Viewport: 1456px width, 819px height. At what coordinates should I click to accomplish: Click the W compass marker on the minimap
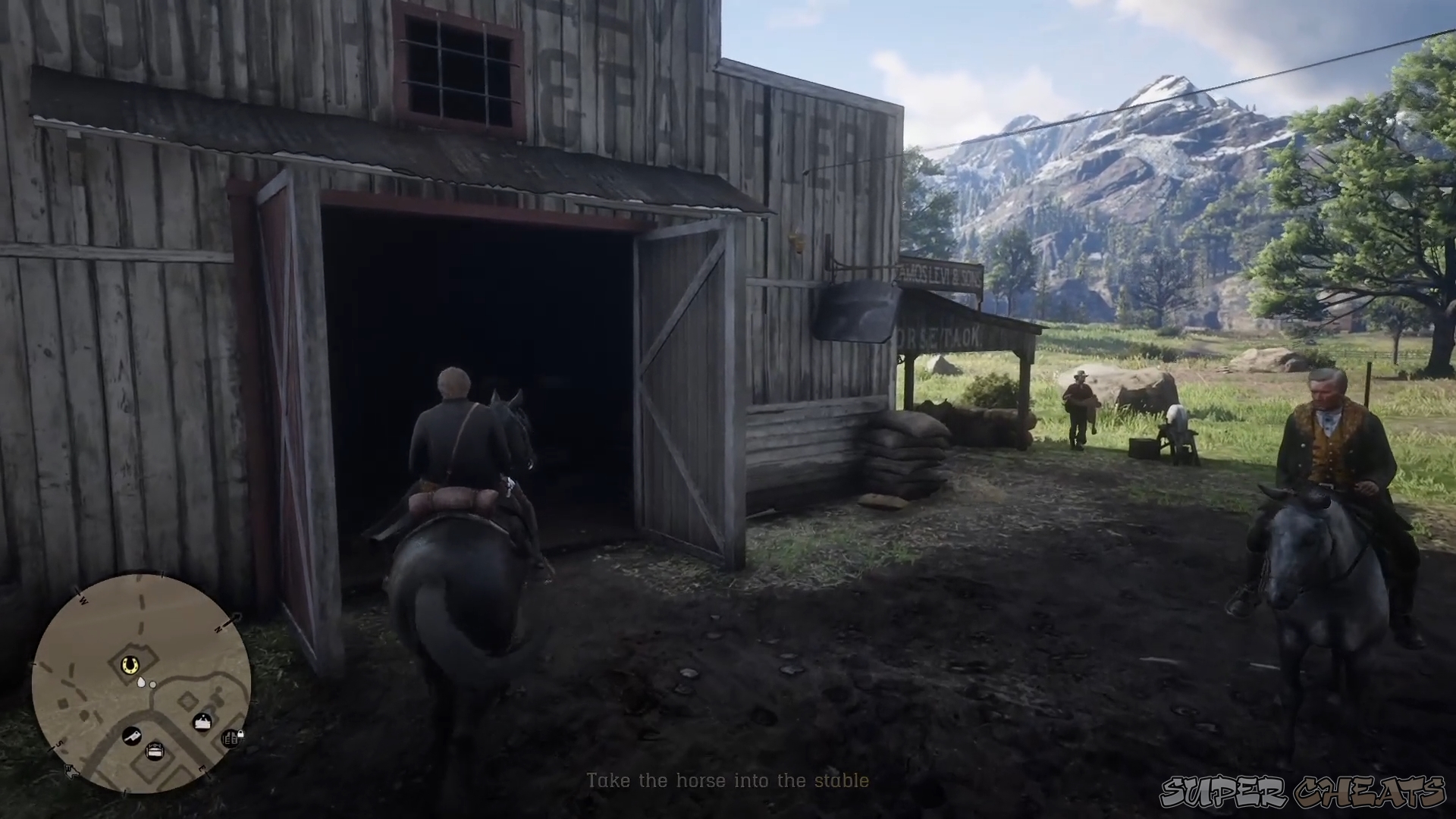pyautogui.click(x=83, y=600)
